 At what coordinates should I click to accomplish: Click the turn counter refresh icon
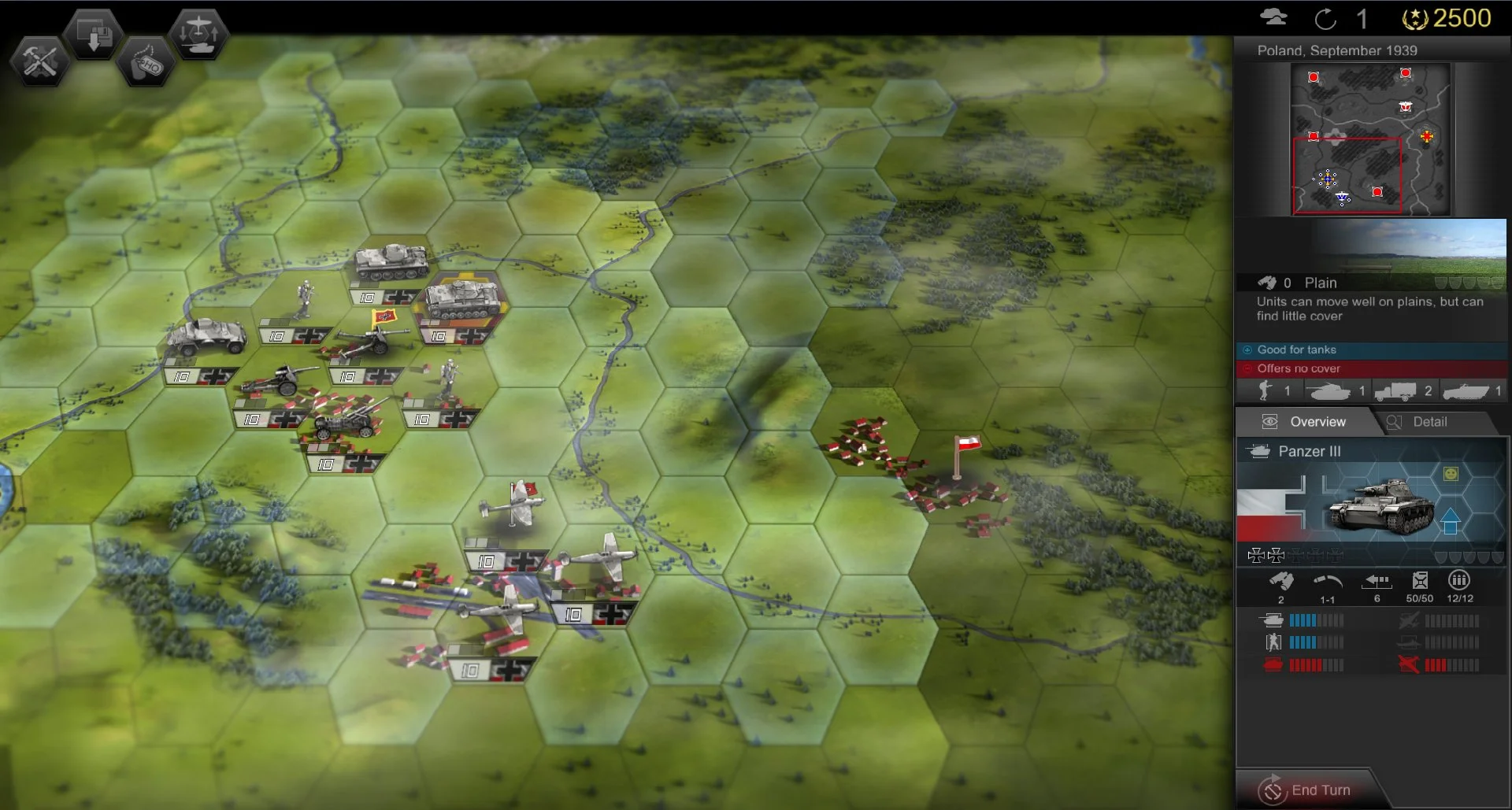[1327, 20]
